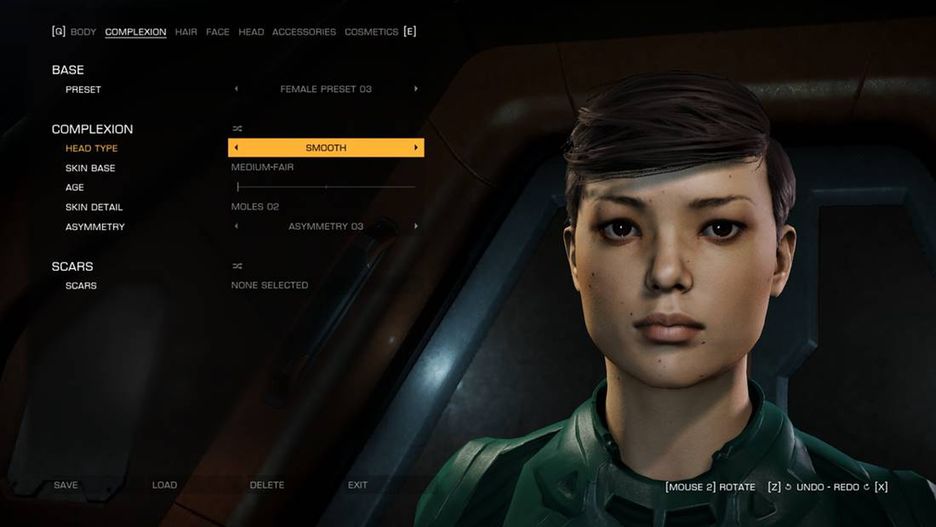Screen dimensions: 936x527
Task: Choose next preset with right arrow
Action: [416, 89]
